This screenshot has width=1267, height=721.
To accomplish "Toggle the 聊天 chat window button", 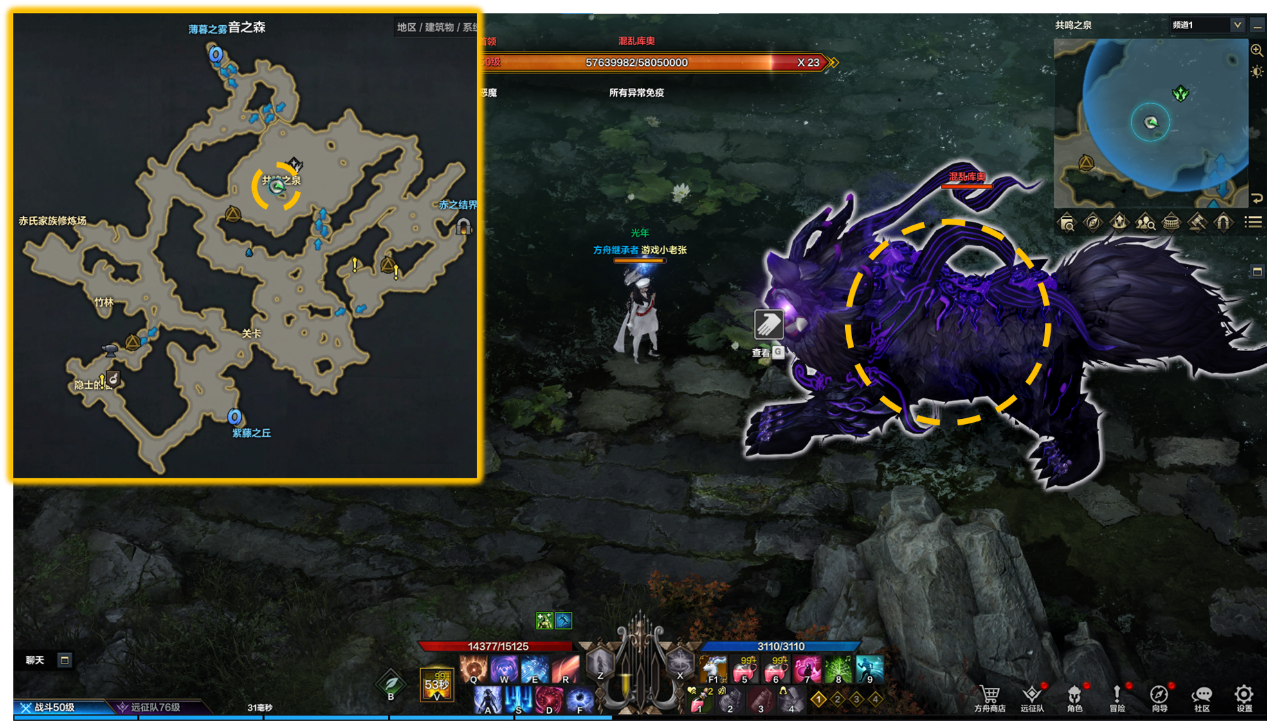I will [65, 660].
